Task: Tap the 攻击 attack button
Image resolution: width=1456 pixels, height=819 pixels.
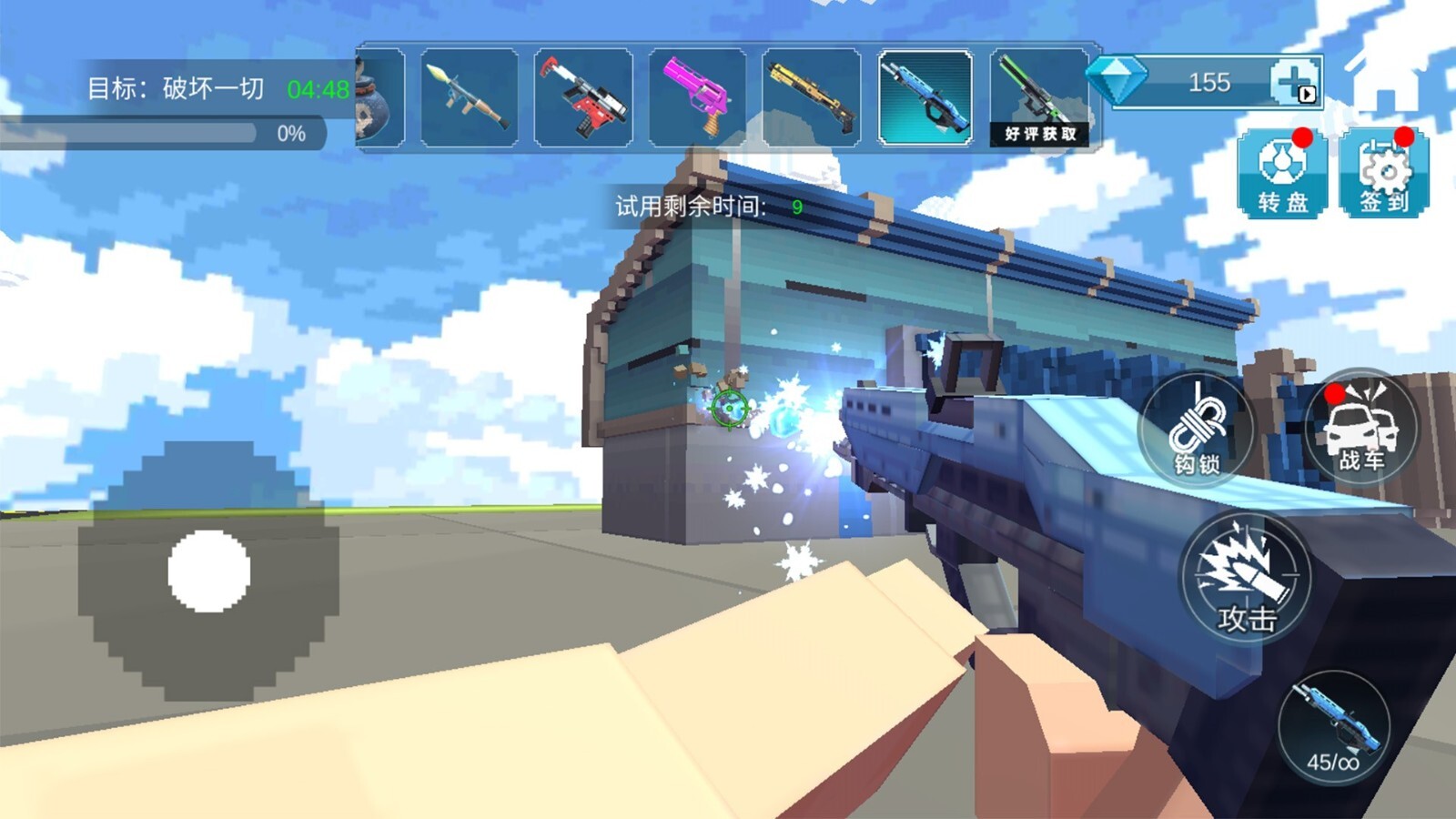Action: pos(1246,578)
